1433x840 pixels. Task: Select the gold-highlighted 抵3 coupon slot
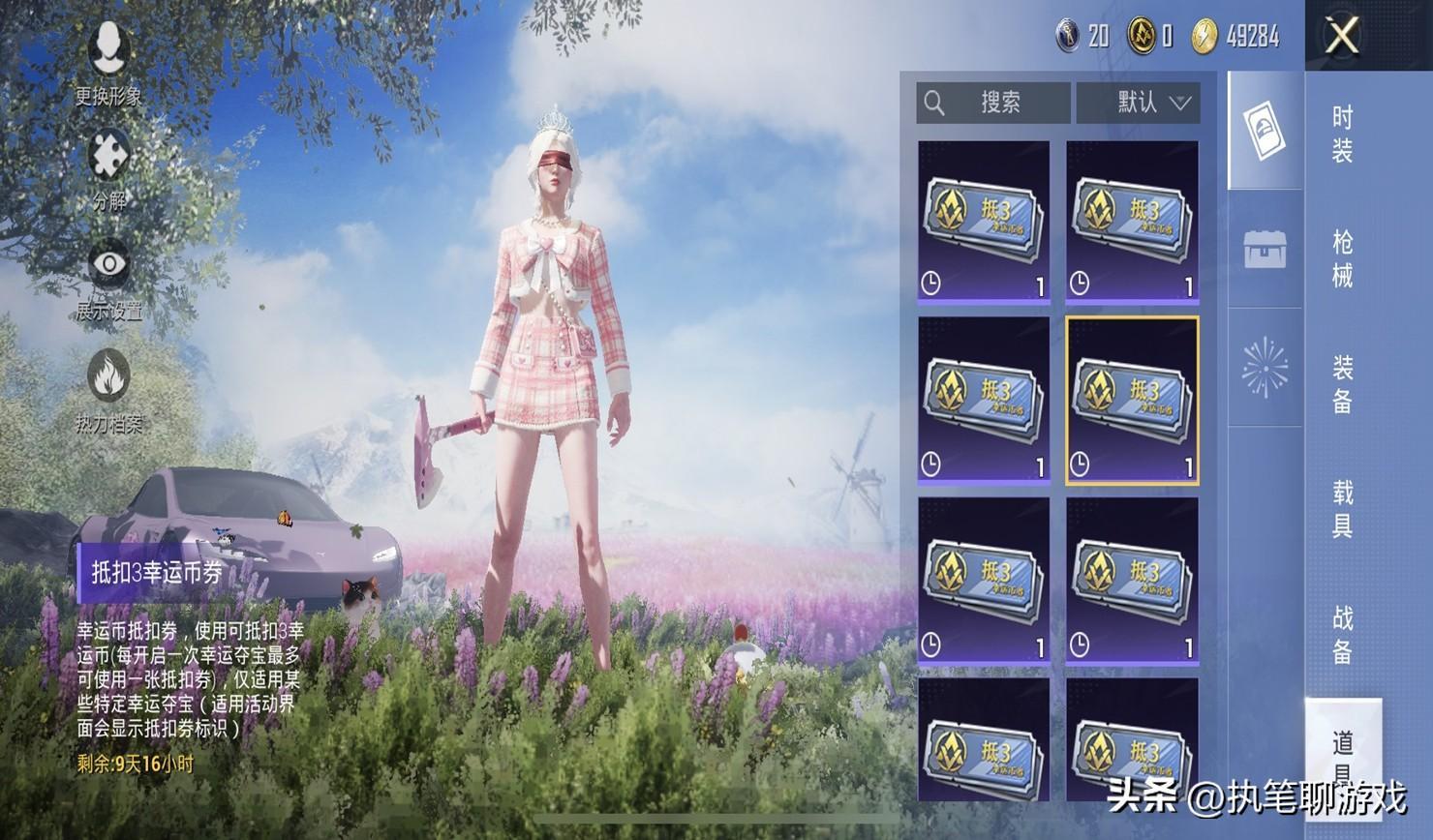(1132, 401)
